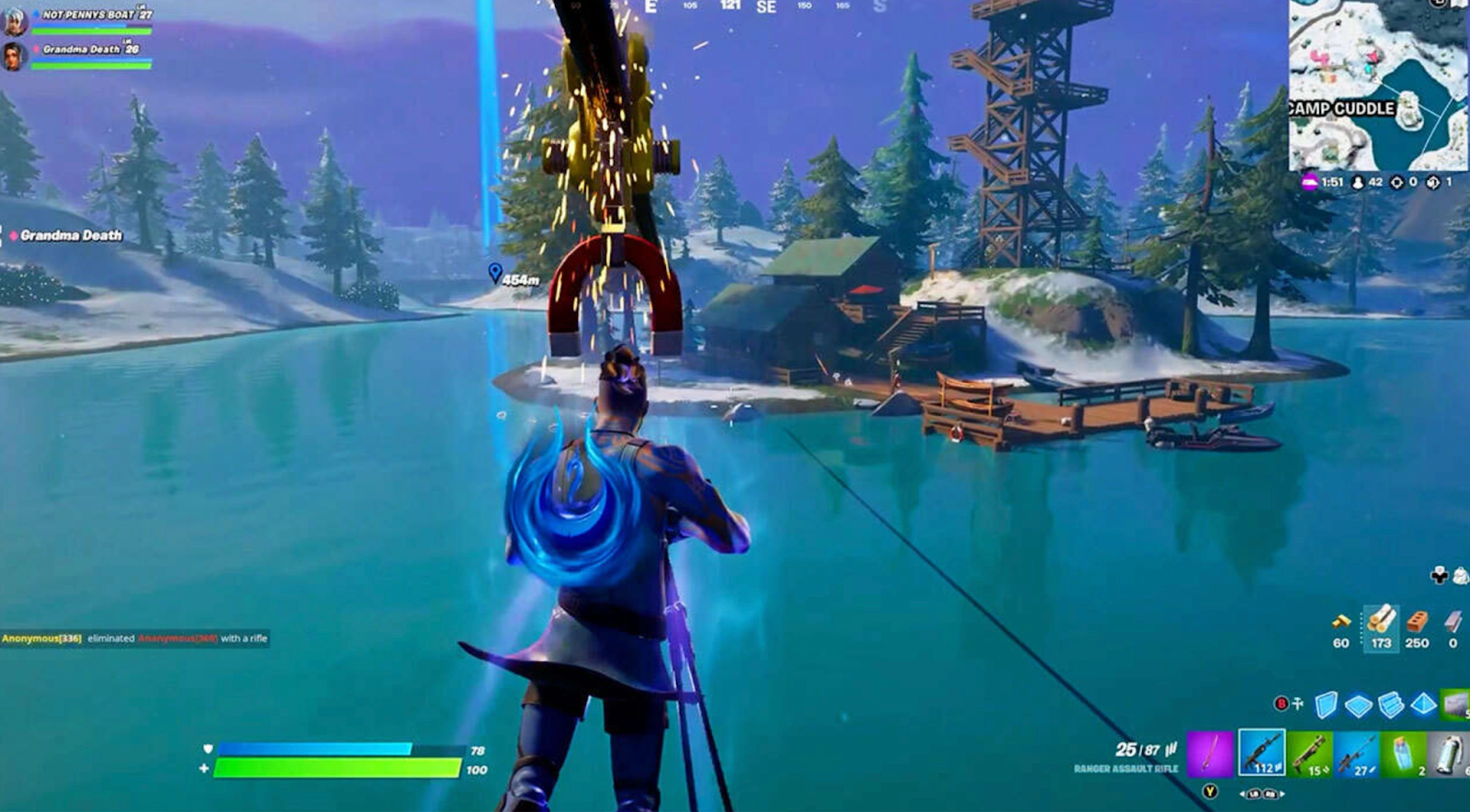This screenshot has width=1470, height=812.
Task: Open the Camp Cuddle minimap
Action: [1378, 85]
